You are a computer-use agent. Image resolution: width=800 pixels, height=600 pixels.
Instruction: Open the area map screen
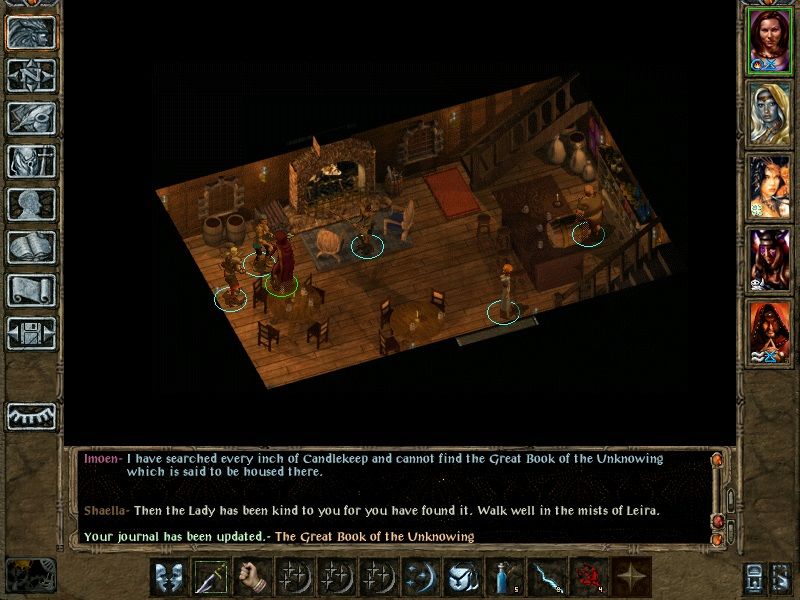click(31, 76)
